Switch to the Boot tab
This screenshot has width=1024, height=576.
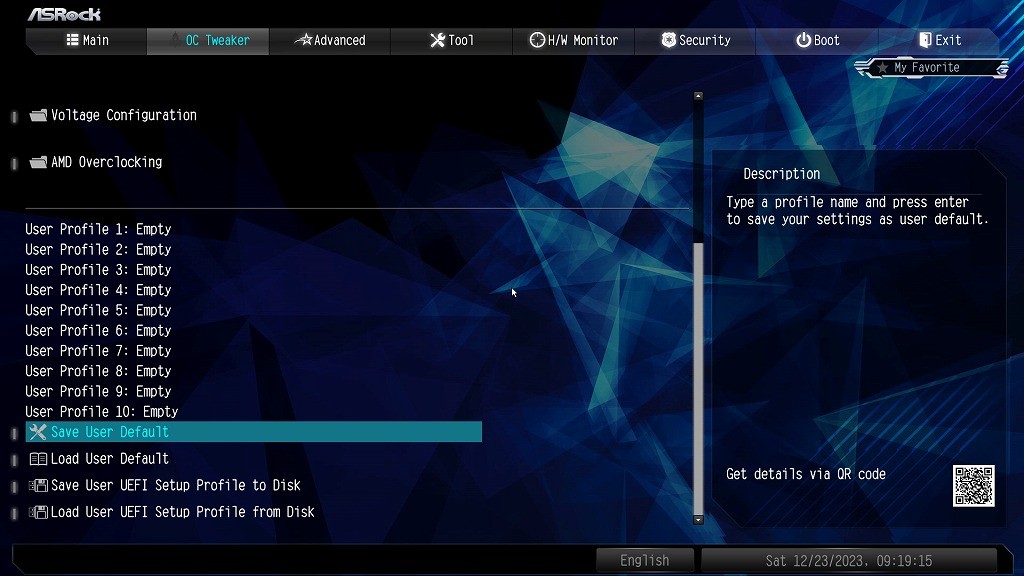(818, 40)
